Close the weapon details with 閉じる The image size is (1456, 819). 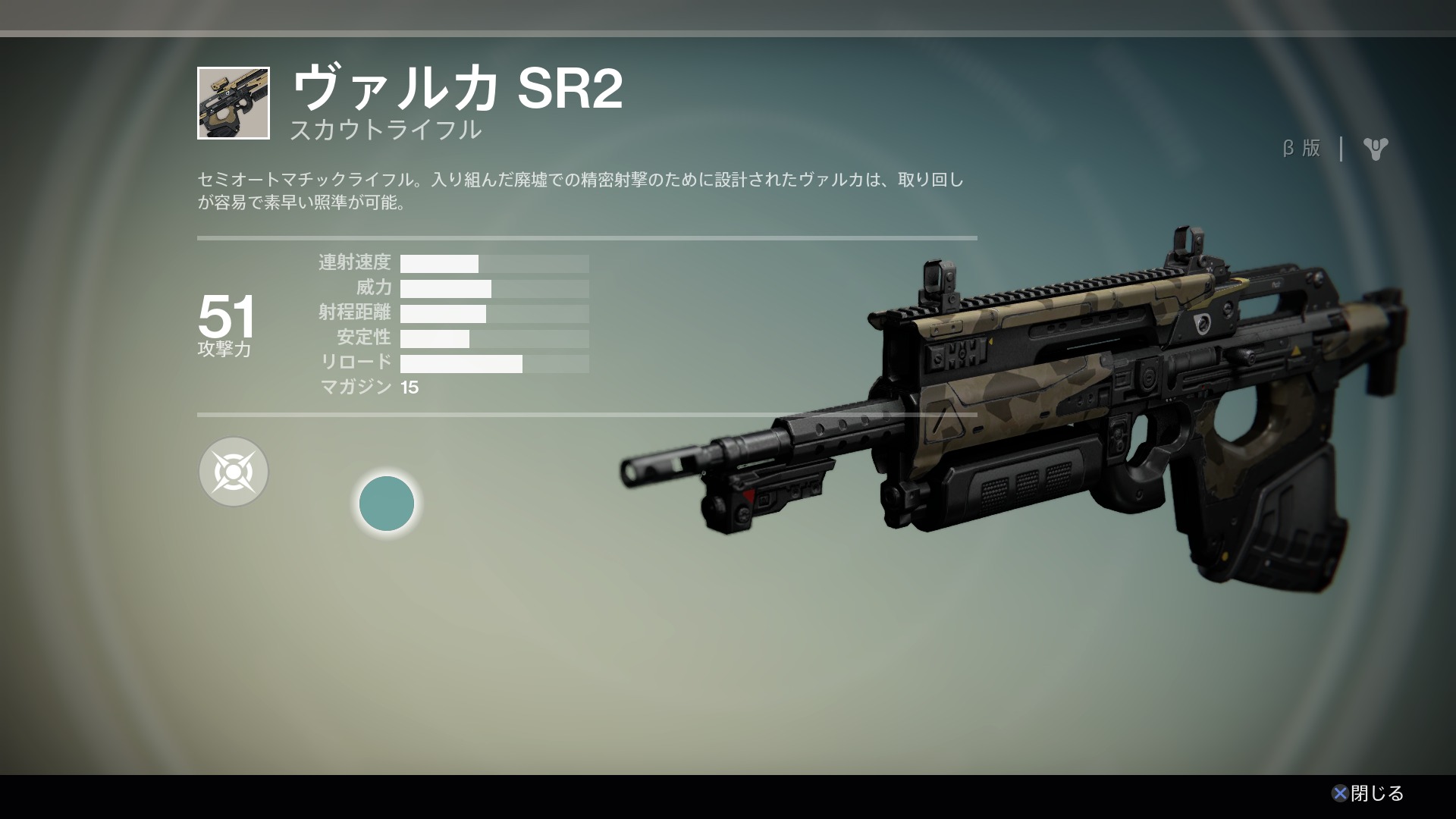coord(1368,793)
